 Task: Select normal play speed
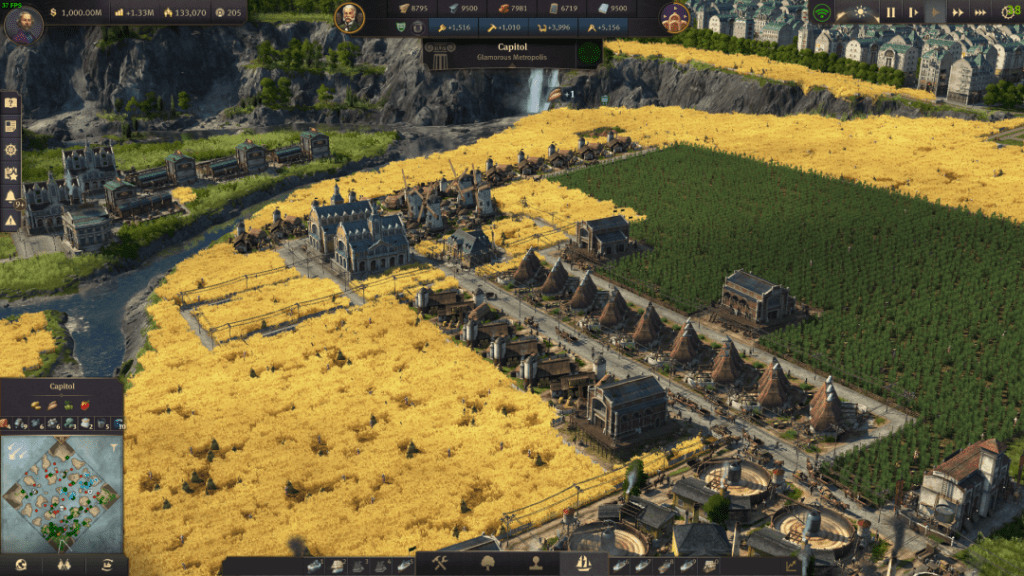pos(936,13)
